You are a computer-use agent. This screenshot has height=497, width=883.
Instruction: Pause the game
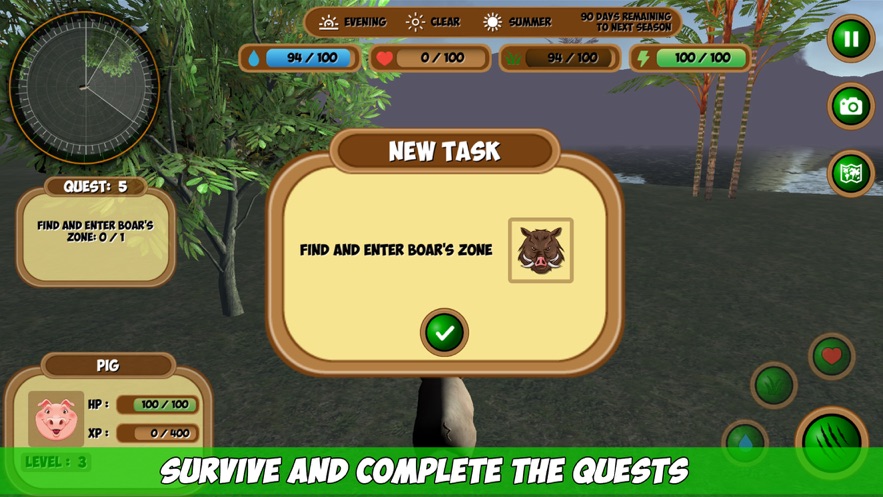pos(851,40)
